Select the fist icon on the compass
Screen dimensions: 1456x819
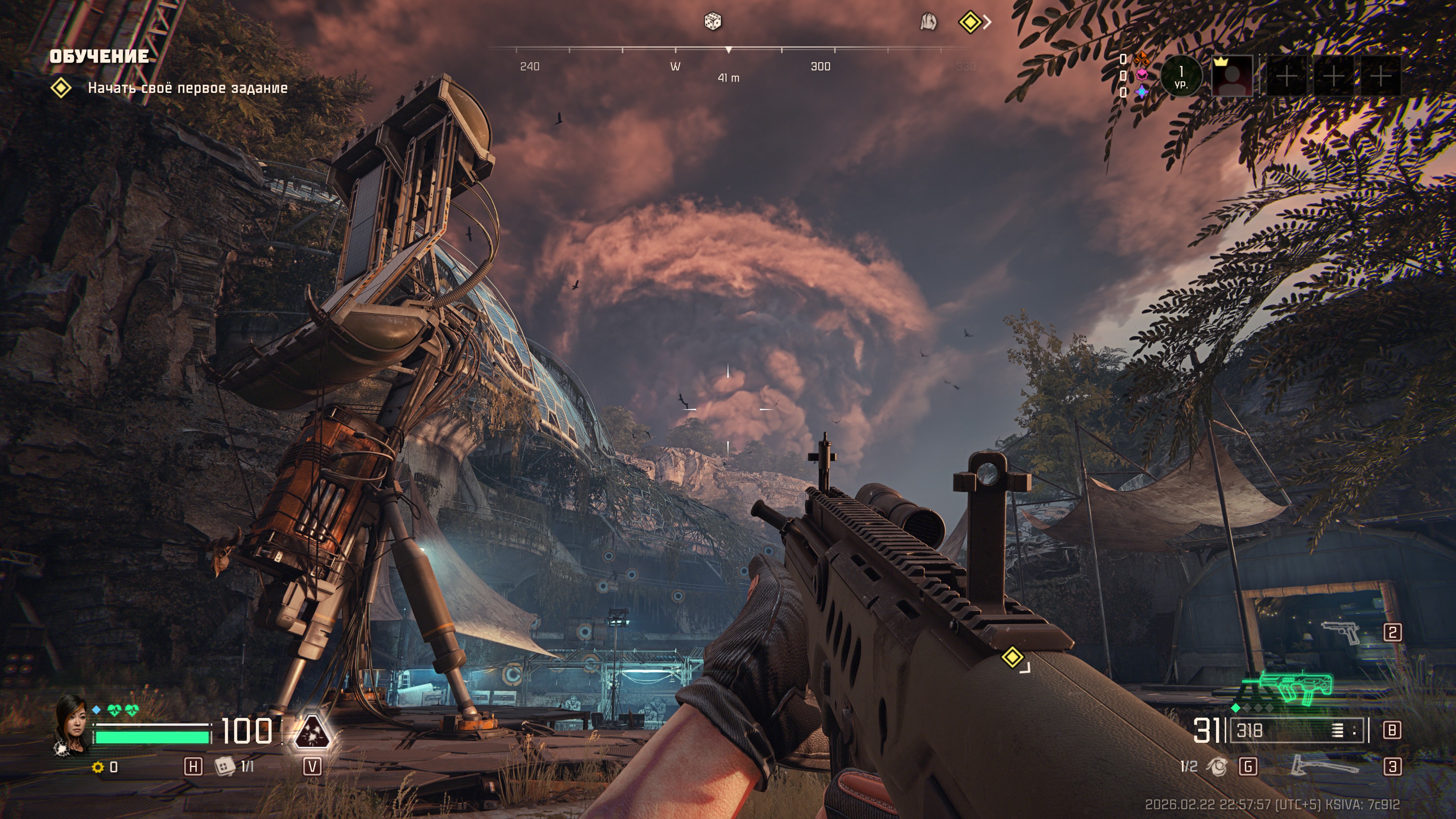tap(928, 23)
